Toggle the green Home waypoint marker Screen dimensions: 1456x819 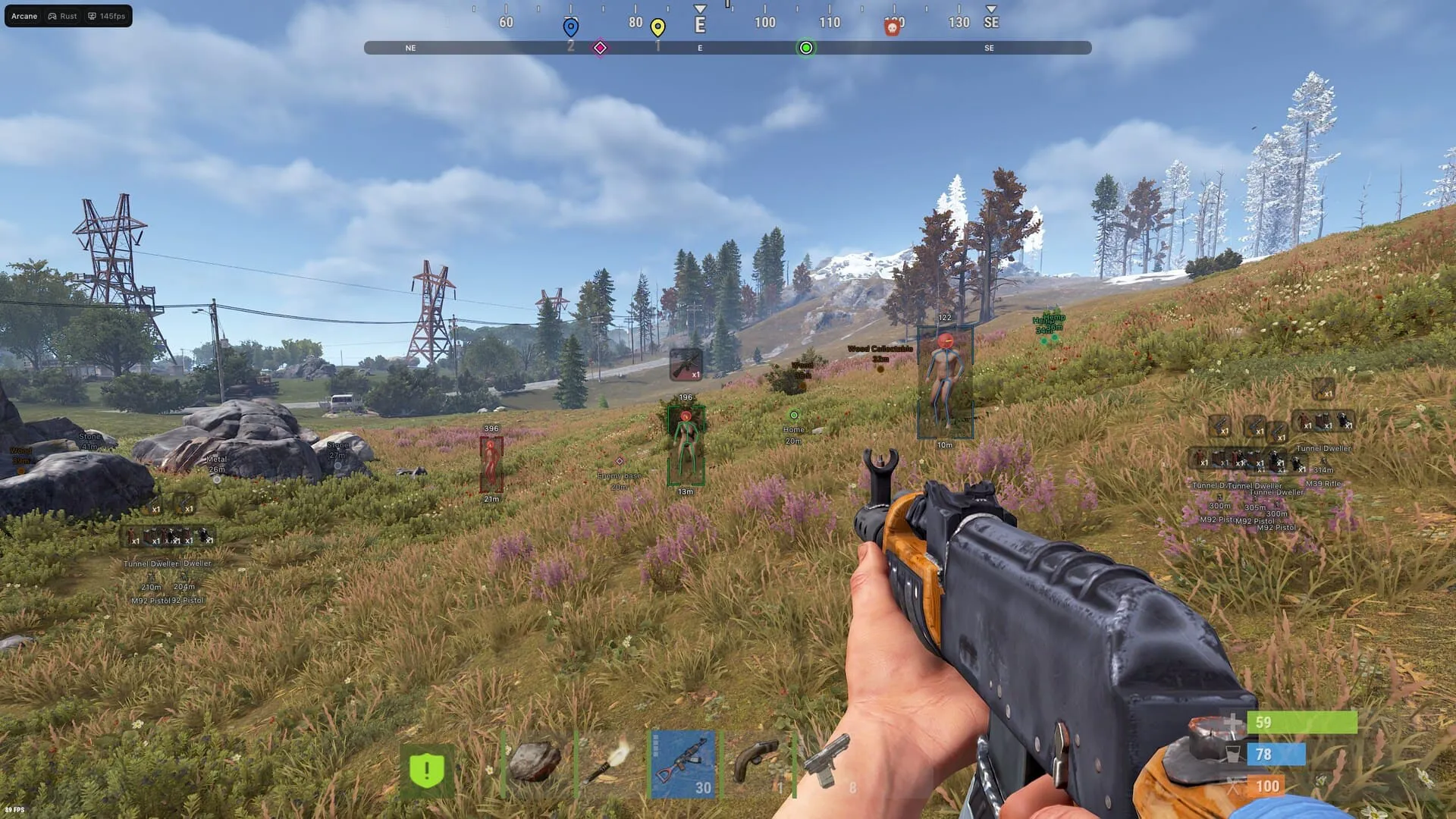[793, 416]
